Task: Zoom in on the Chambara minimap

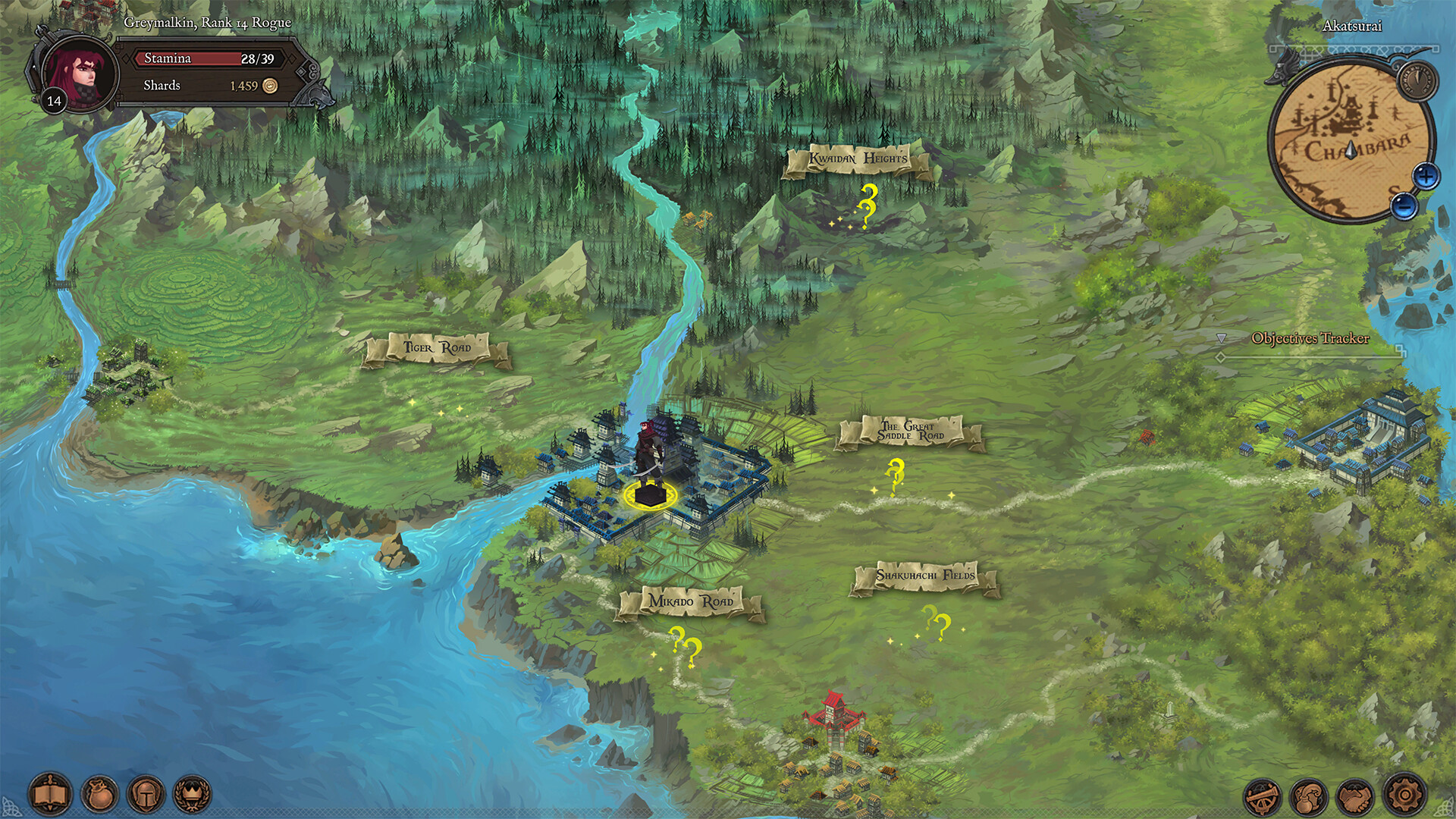Action: [1427, 175]
